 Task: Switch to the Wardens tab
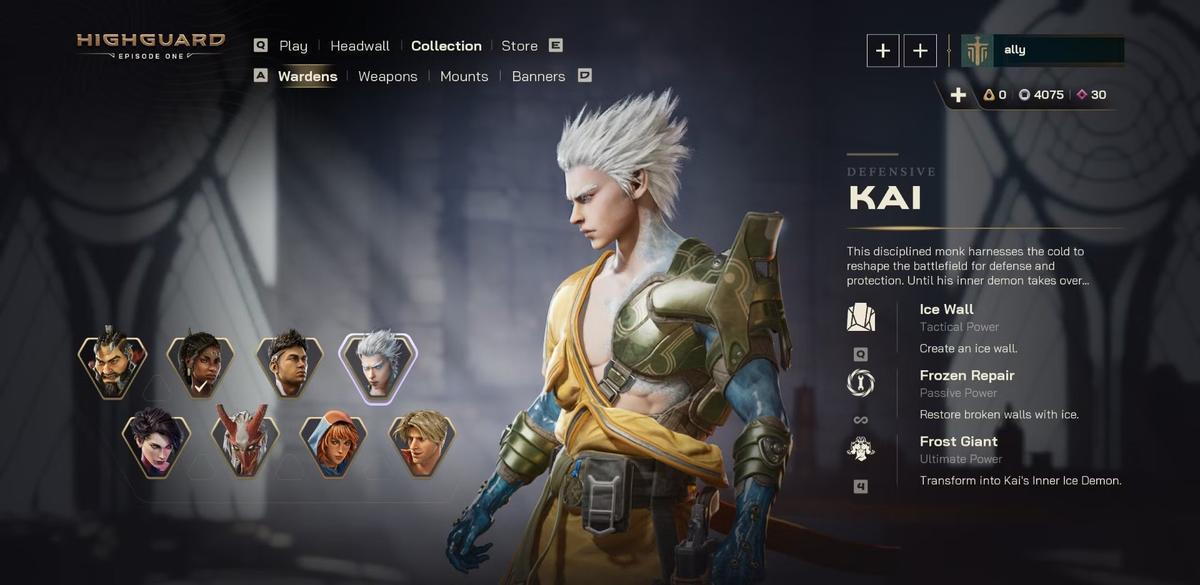tap(307, 76)
